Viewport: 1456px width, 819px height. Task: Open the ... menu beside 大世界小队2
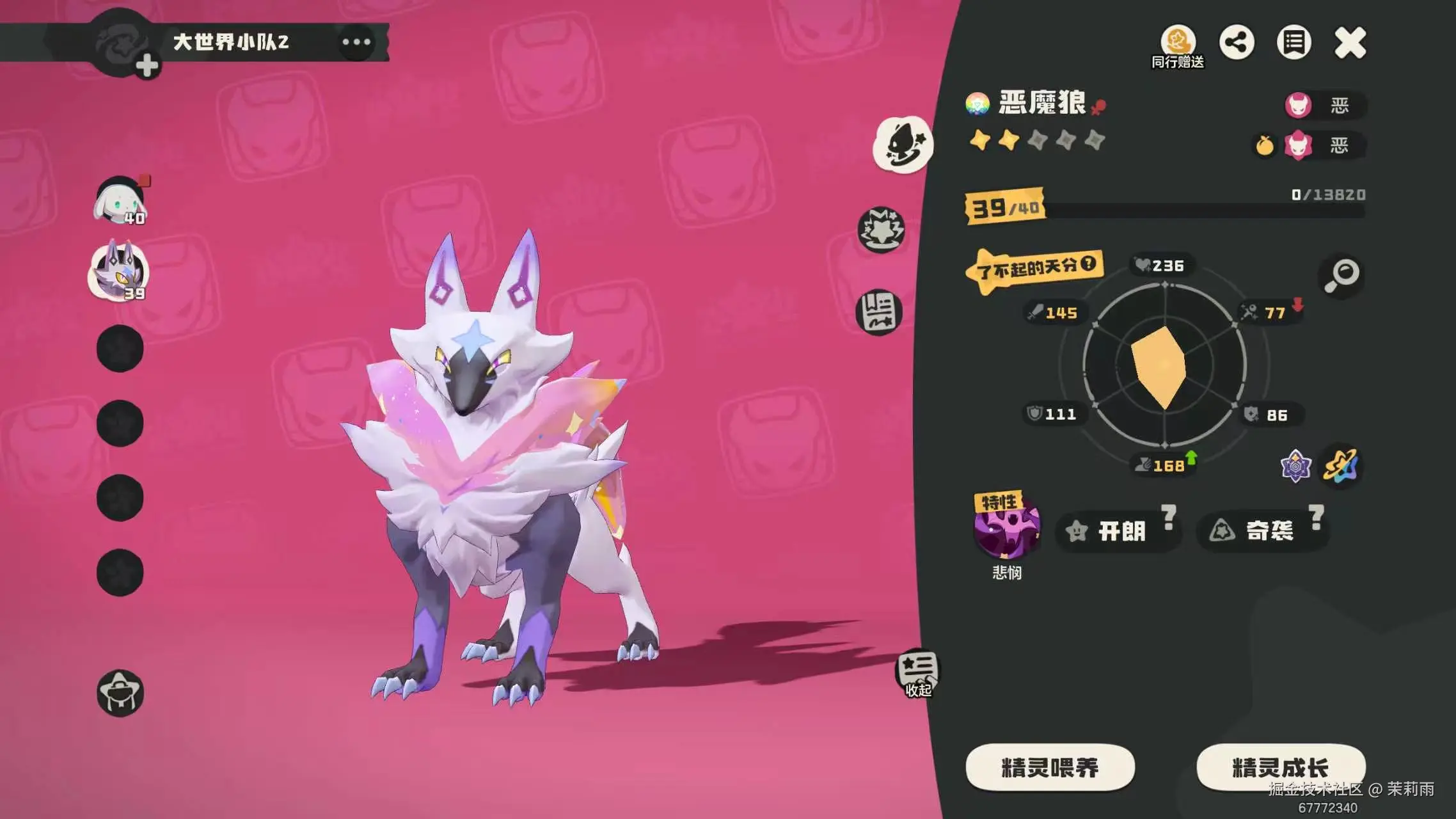click(x=356, y=41)
